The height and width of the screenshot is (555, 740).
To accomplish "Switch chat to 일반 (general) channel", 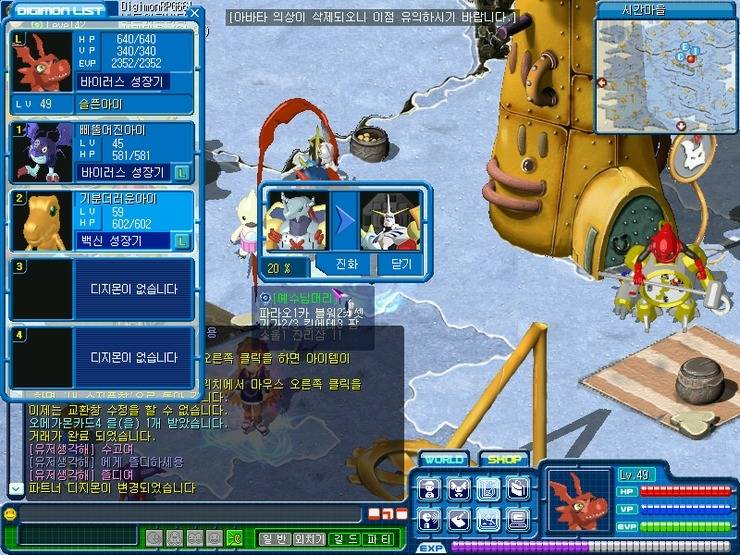I will pos(273,540).
